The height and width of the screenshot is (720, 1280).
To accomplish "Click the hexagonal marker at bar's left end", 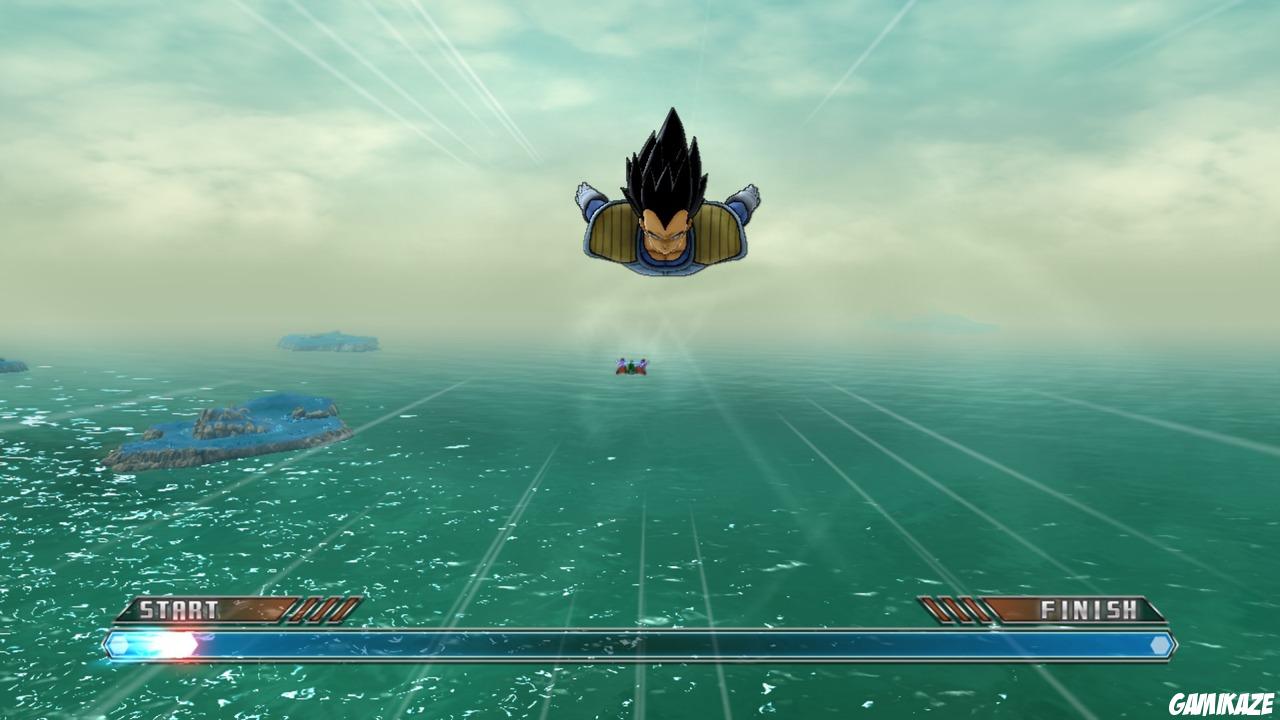I will coord(120,643).
